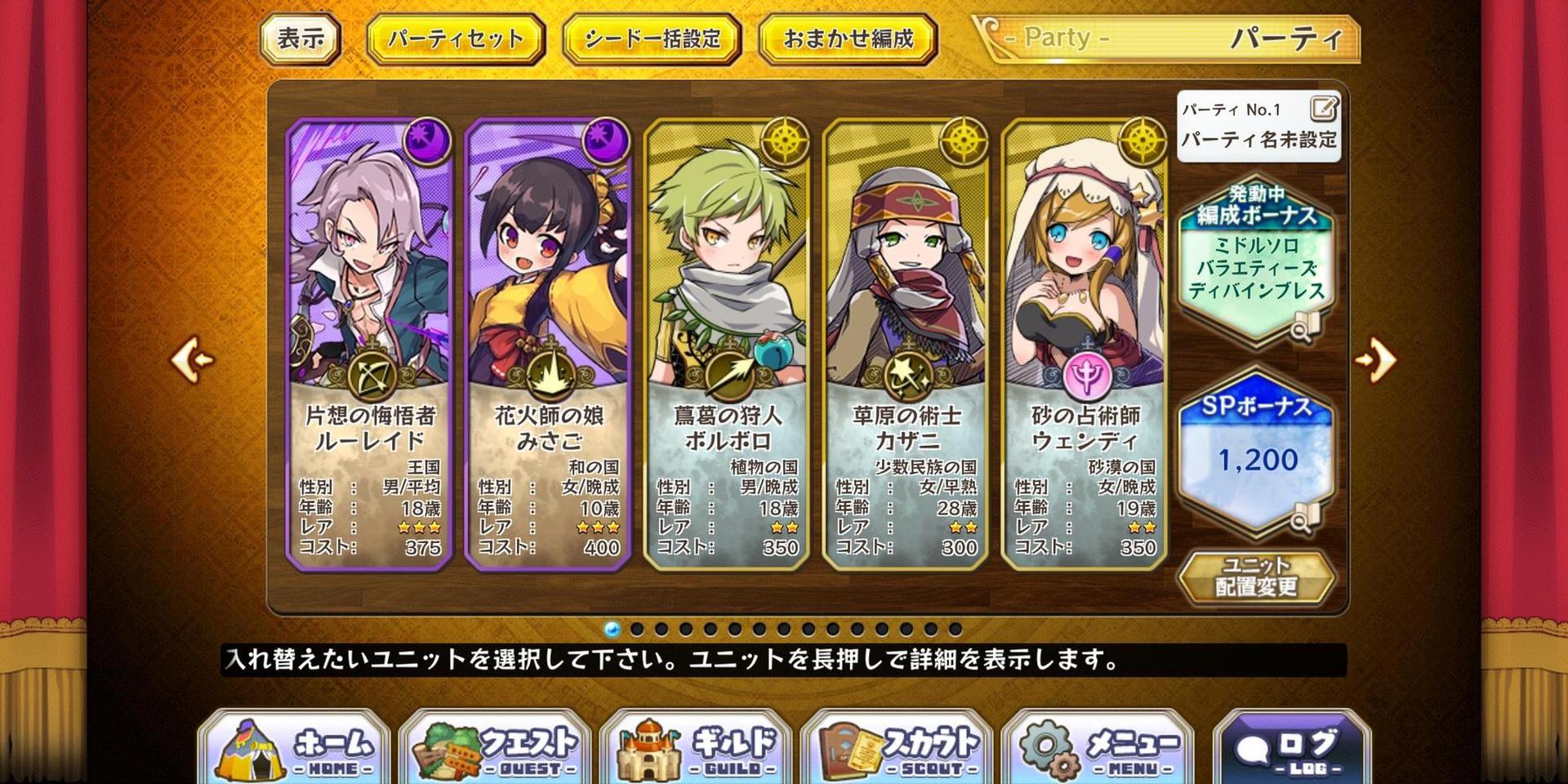Screen dimensions: 1568x784
Task: Select the ルーレイド unit card
Action: click(369, 343)
